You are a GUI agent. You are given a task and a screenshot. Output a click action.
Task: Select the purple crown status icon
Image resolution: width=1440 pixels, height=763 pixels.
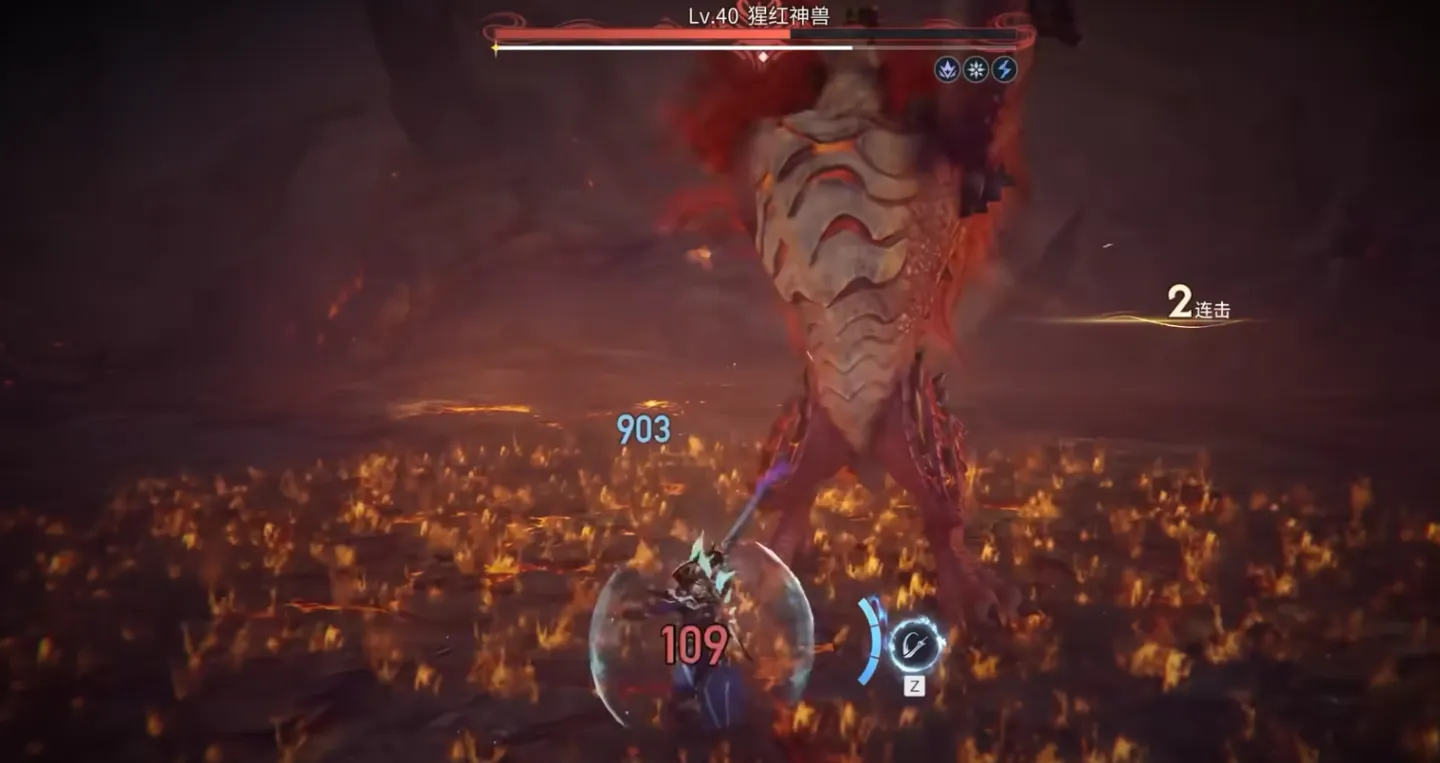(947, 69)
